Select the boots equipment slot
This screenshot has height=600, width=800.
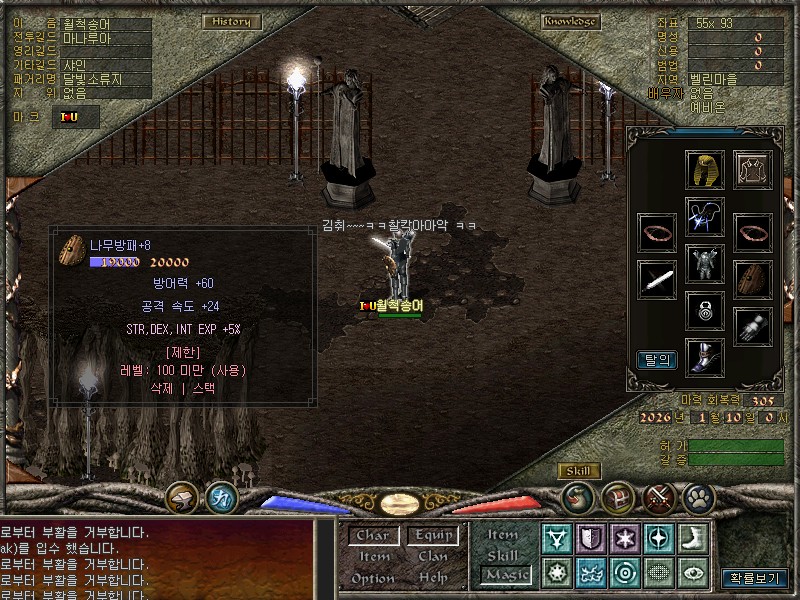click(x=705, y=357)
